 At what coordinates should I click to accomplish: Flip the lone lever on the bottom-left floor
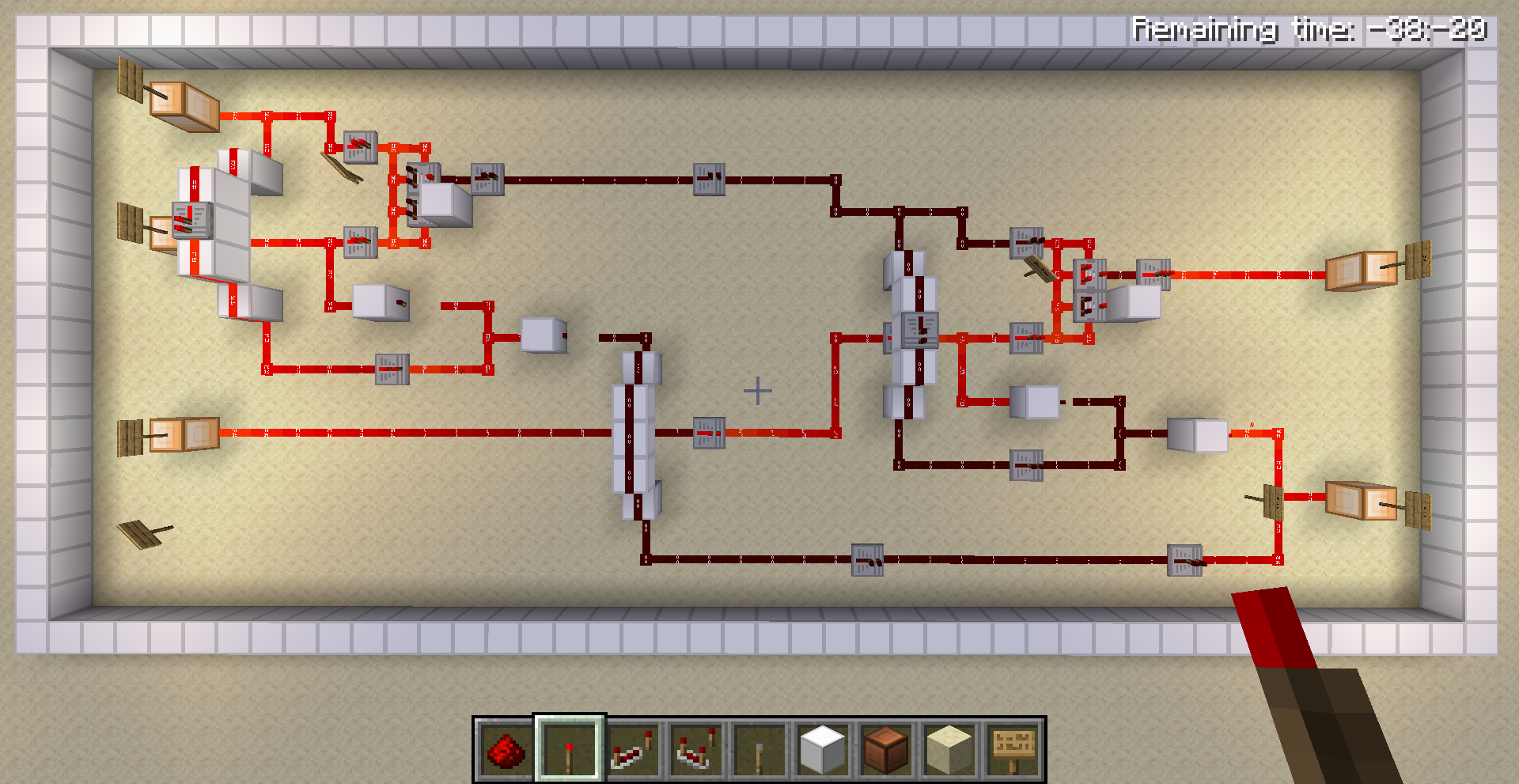141,532
